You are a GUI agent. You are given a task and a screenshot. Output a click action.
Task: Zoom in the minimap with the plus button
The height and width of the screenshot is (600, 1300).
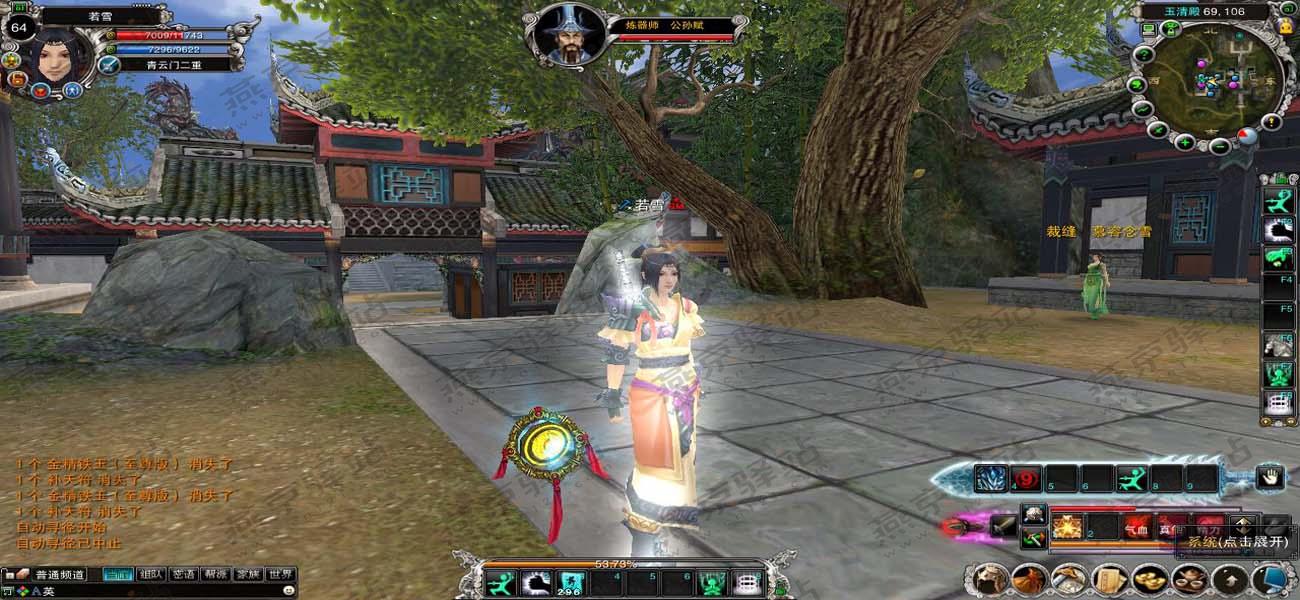[1184, 142]
